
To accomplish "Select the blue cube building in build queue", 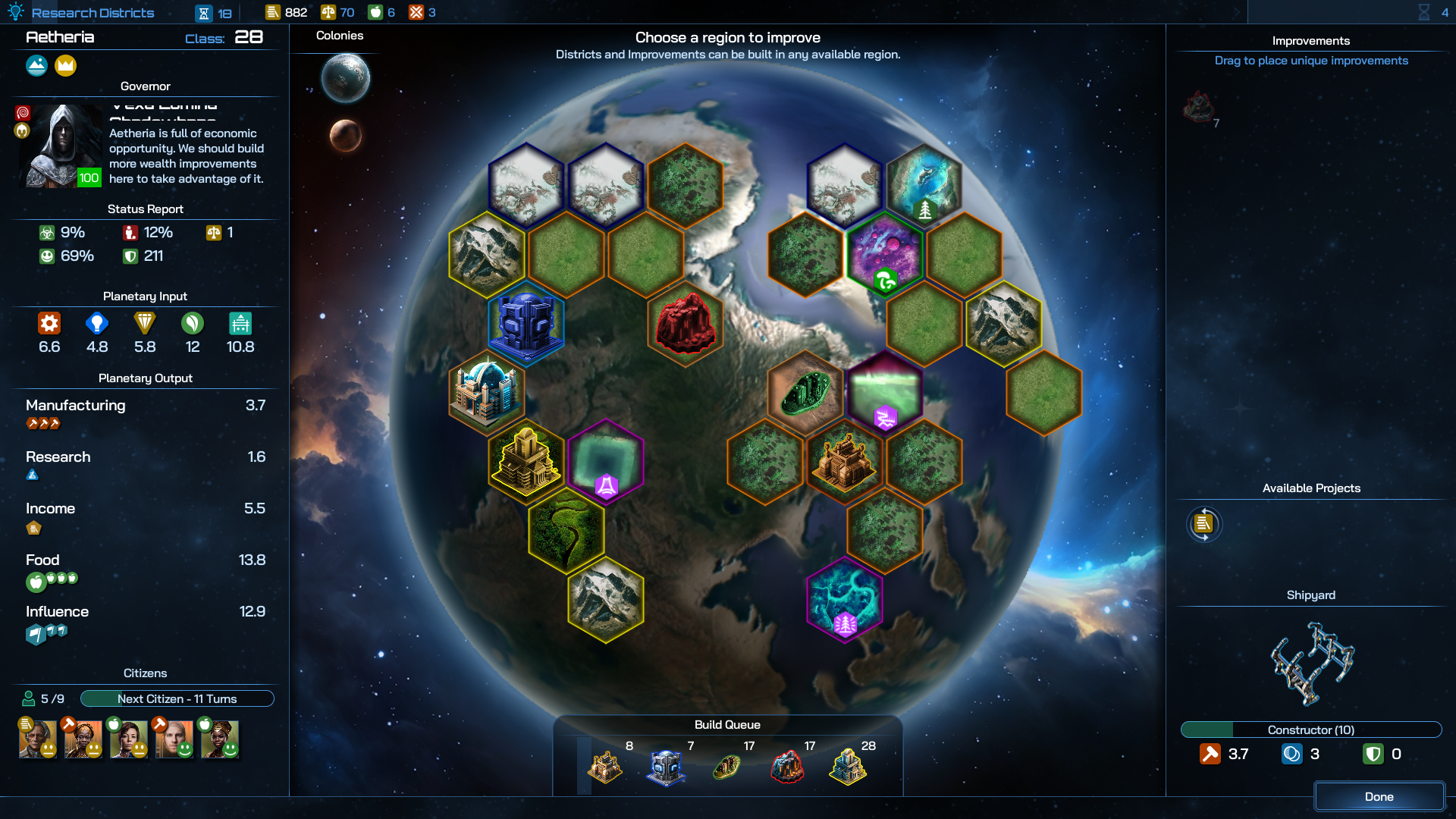I will tap(666, 767).
